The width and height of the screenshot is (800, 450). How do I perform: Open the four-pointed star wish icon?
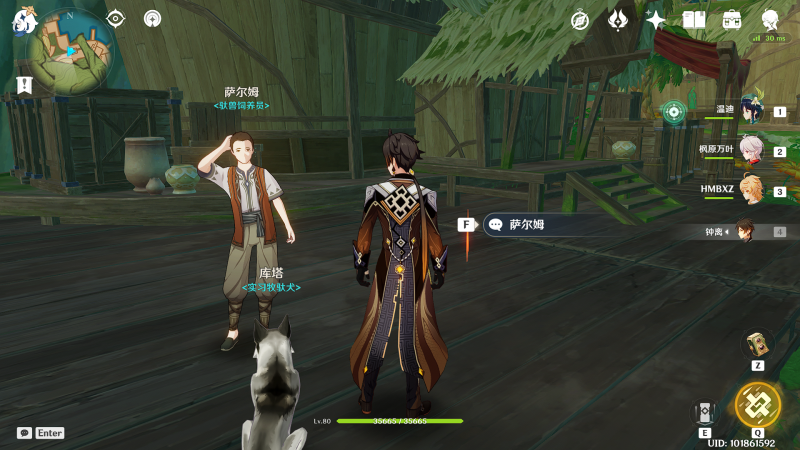click(x=656, y=20)
